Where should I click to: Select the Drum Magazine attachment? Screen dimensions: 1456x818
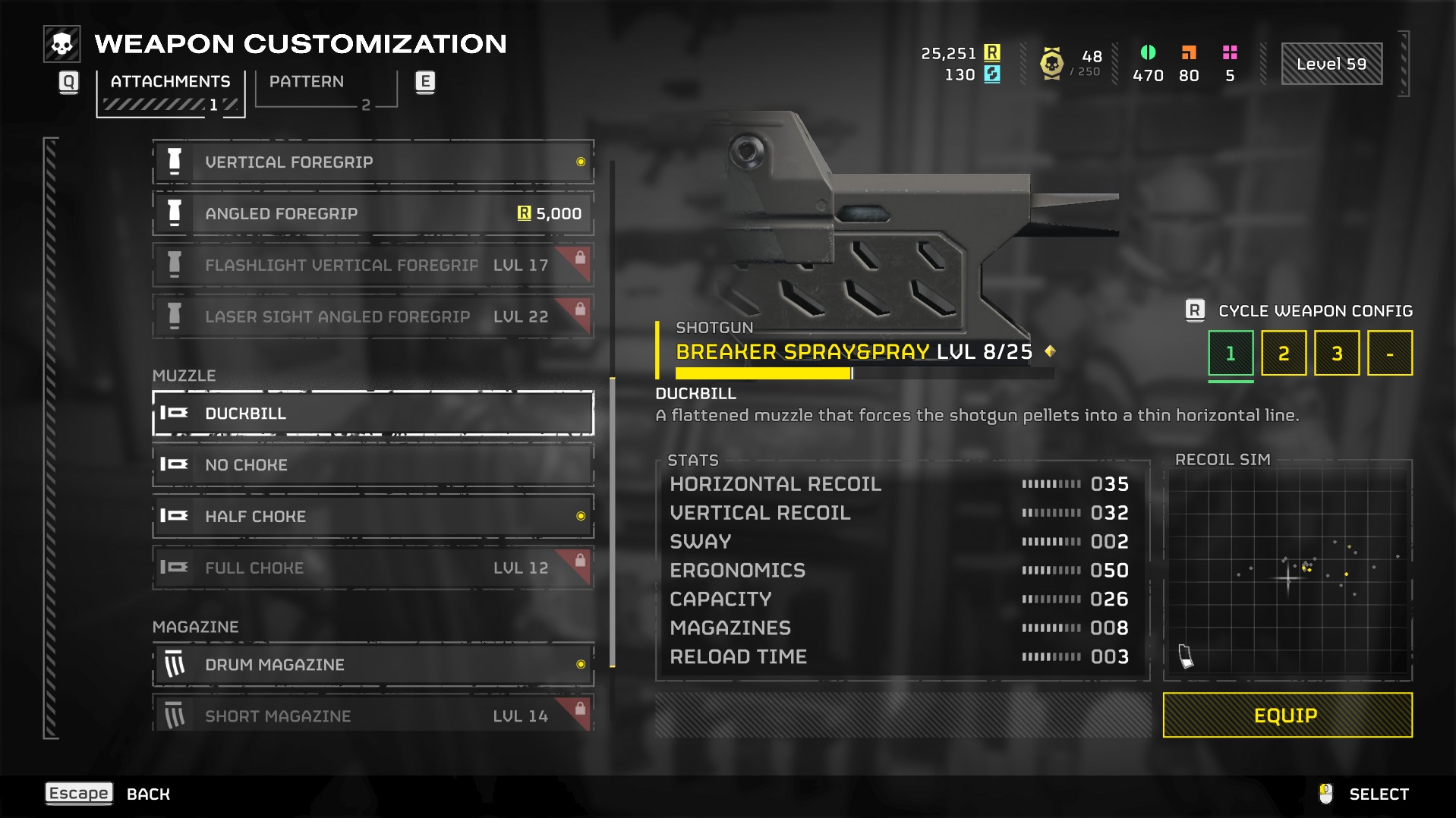click(x=373, y=665)
